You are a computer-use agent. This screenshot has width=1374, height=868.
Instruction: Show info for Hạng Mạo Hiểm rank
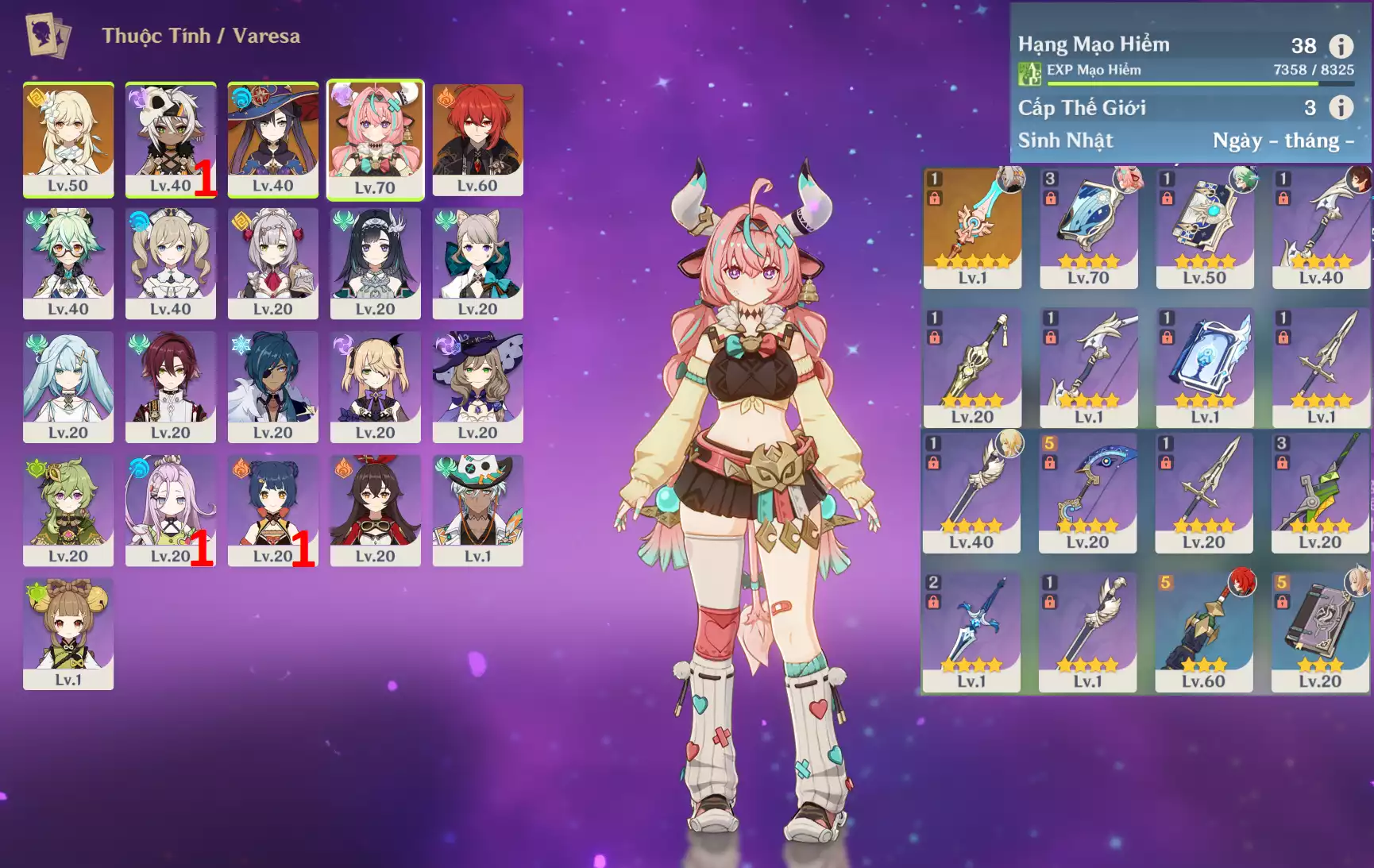tap(1341, 46)
